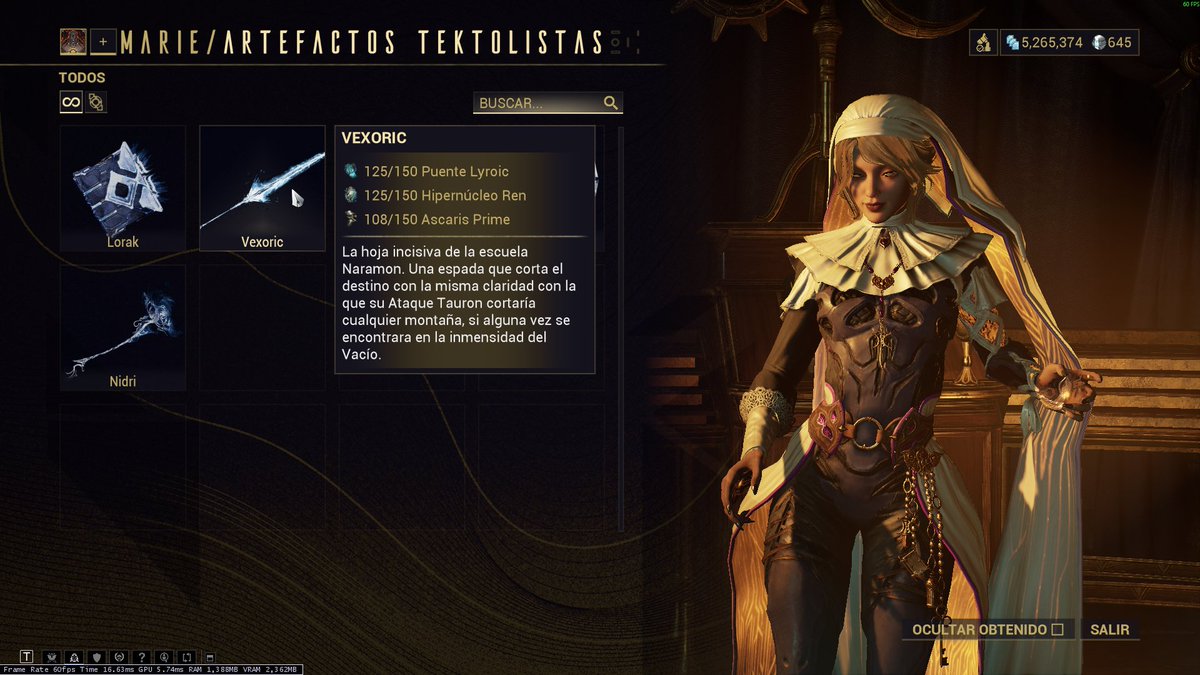Open the player profile avatar icon
1200x675 pixels.
tap(73, 41)
